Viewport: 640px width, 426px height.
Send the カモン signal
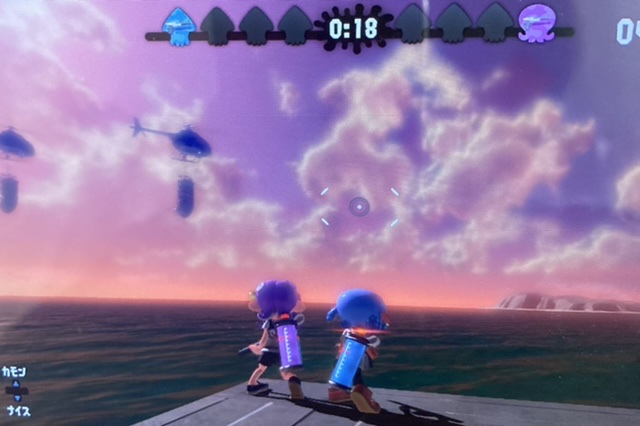(x=13, y=372)
